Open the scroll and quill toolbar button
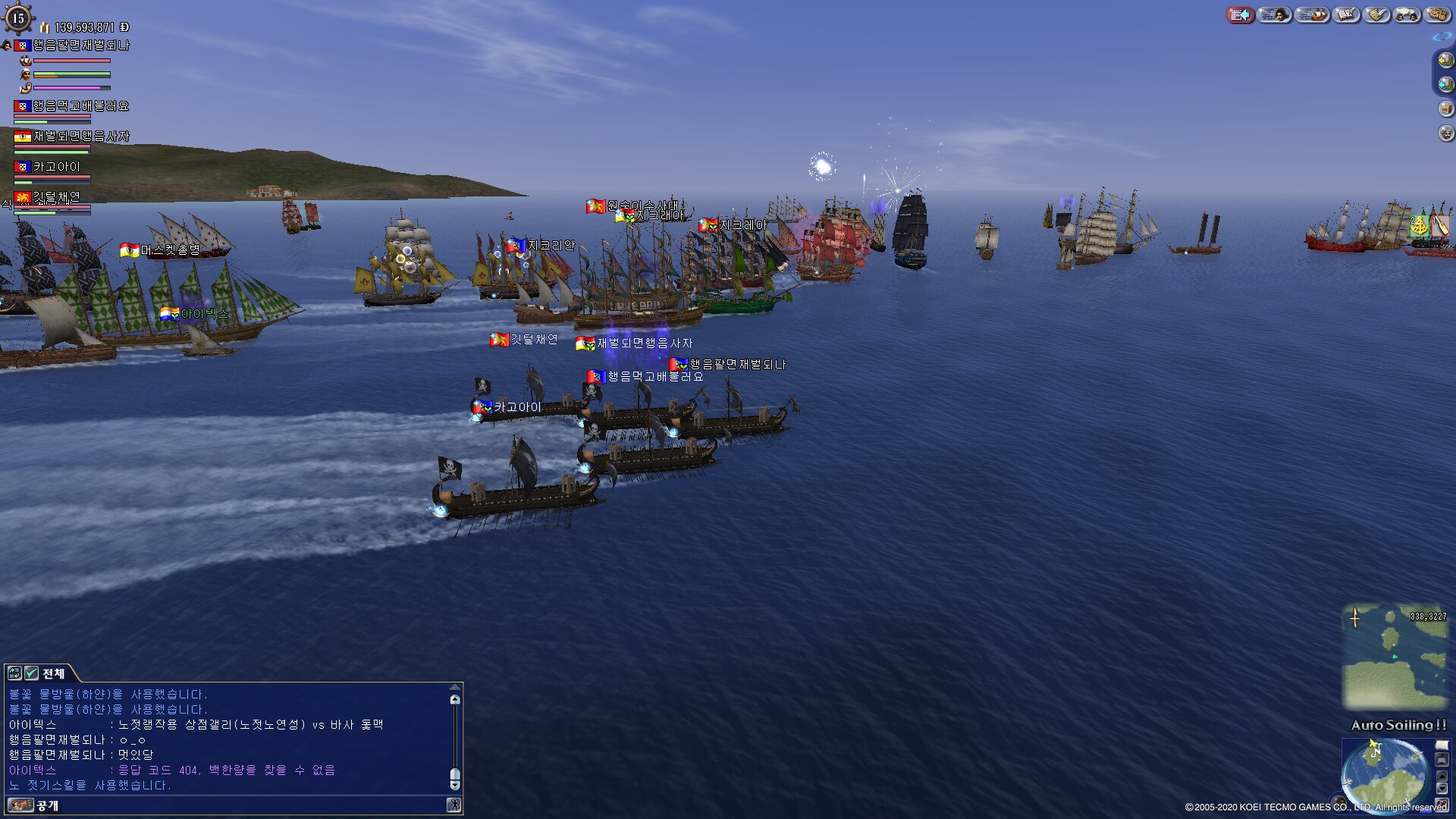Image resolution: width=1456 pixels, height=819 pixels. point(1377,14)
